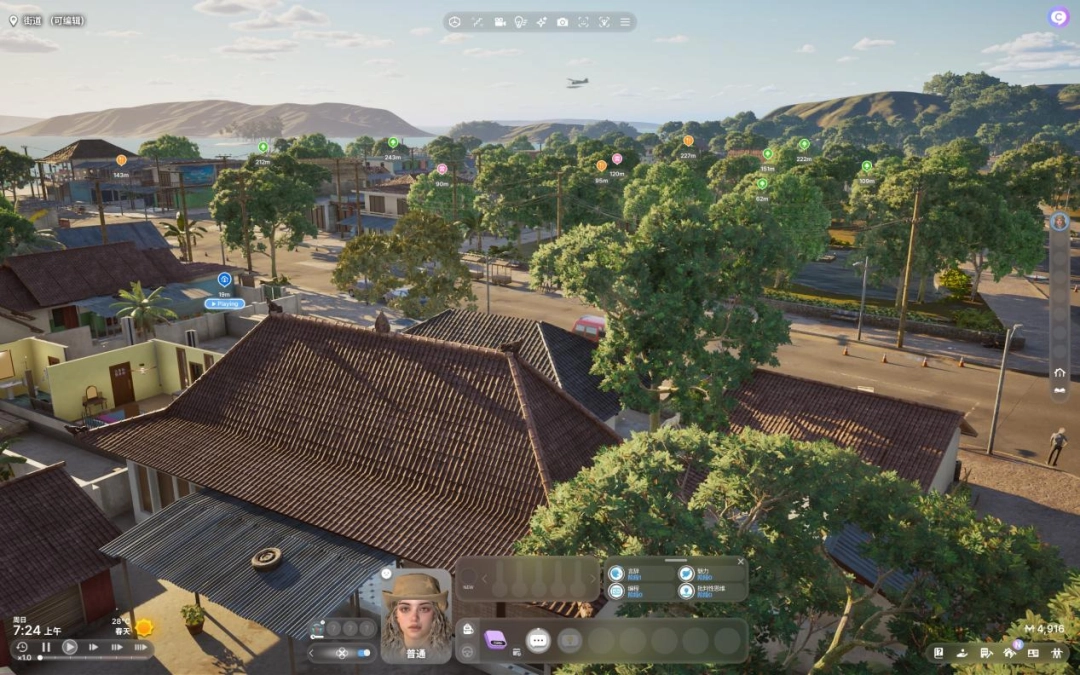Open the top toolbar hamburger menu
Screen dimensions: 1080x675
click(626, 22)
